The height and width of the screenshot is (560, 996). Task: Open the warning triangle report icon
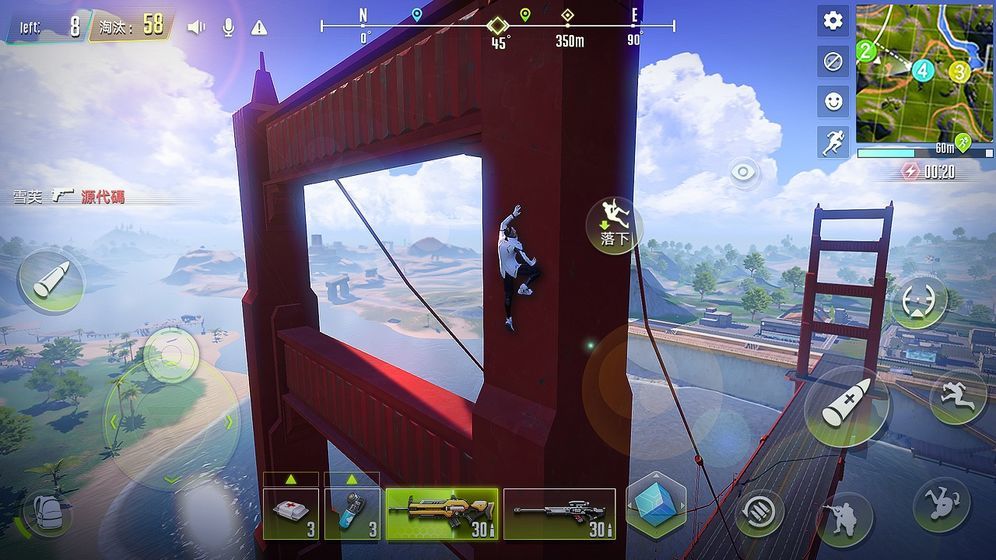tap(259, 27)
